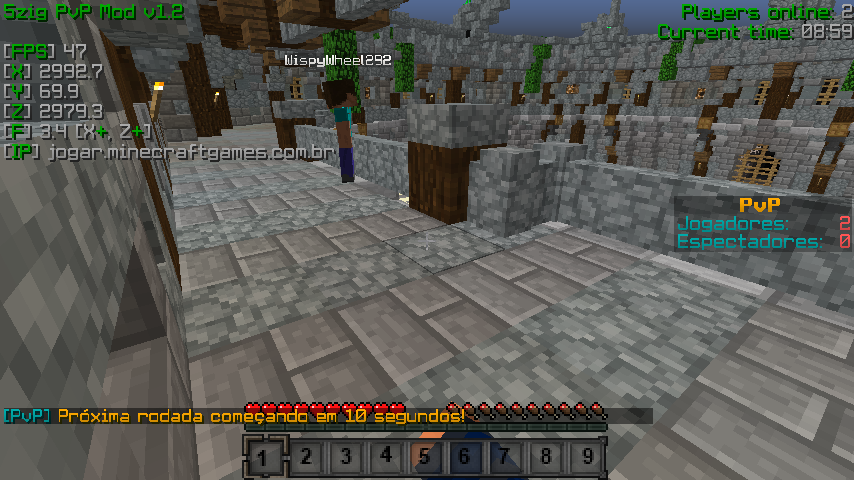Select the last hotbar slot, number 9
This screenshot has height=480, width=854.
pyautogui.click(x=586, y=458)
